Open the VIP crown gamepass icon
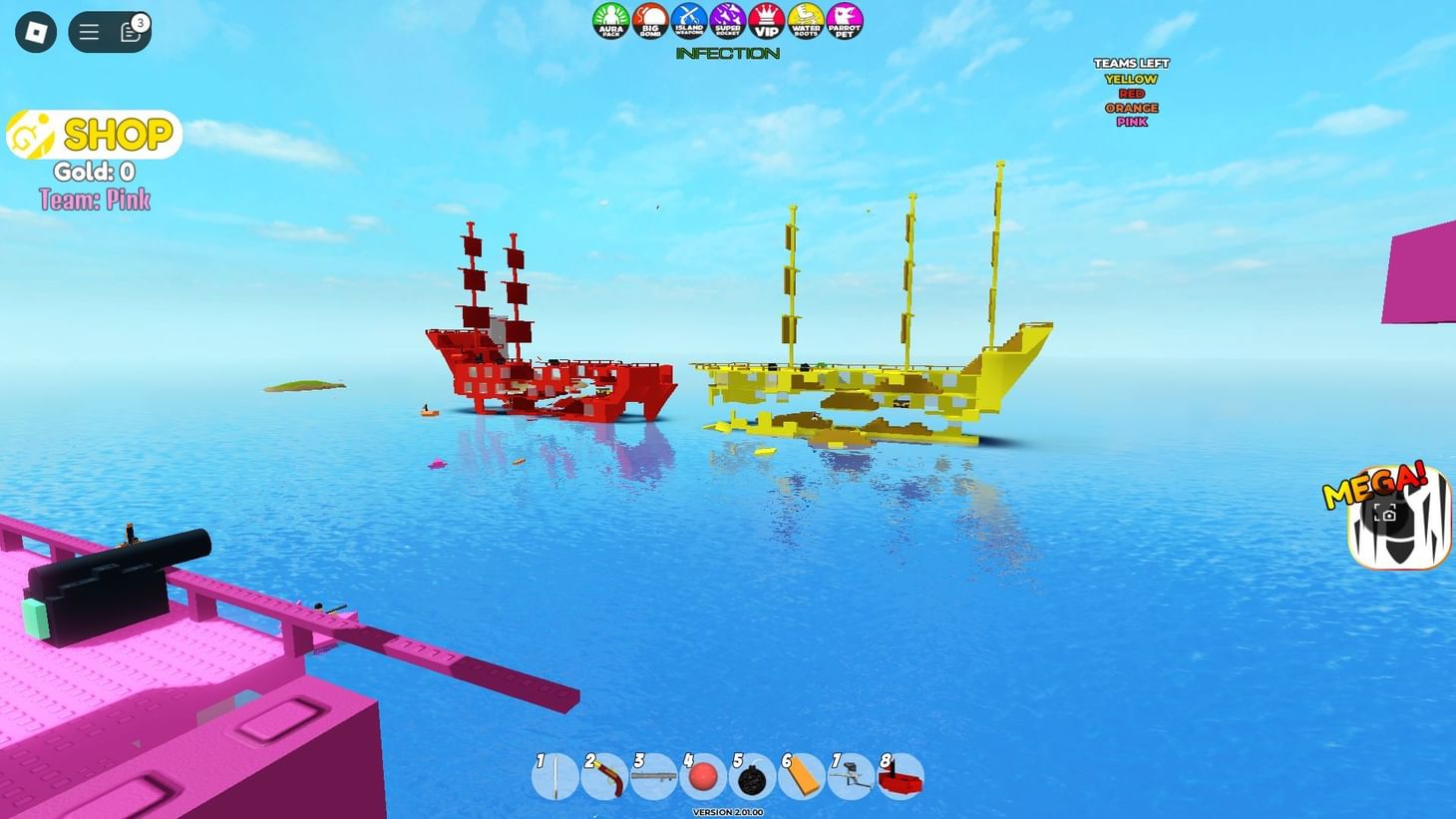The width and height of the screenshot is (1456, 819). pyautogui.click(x=765, y=20)
